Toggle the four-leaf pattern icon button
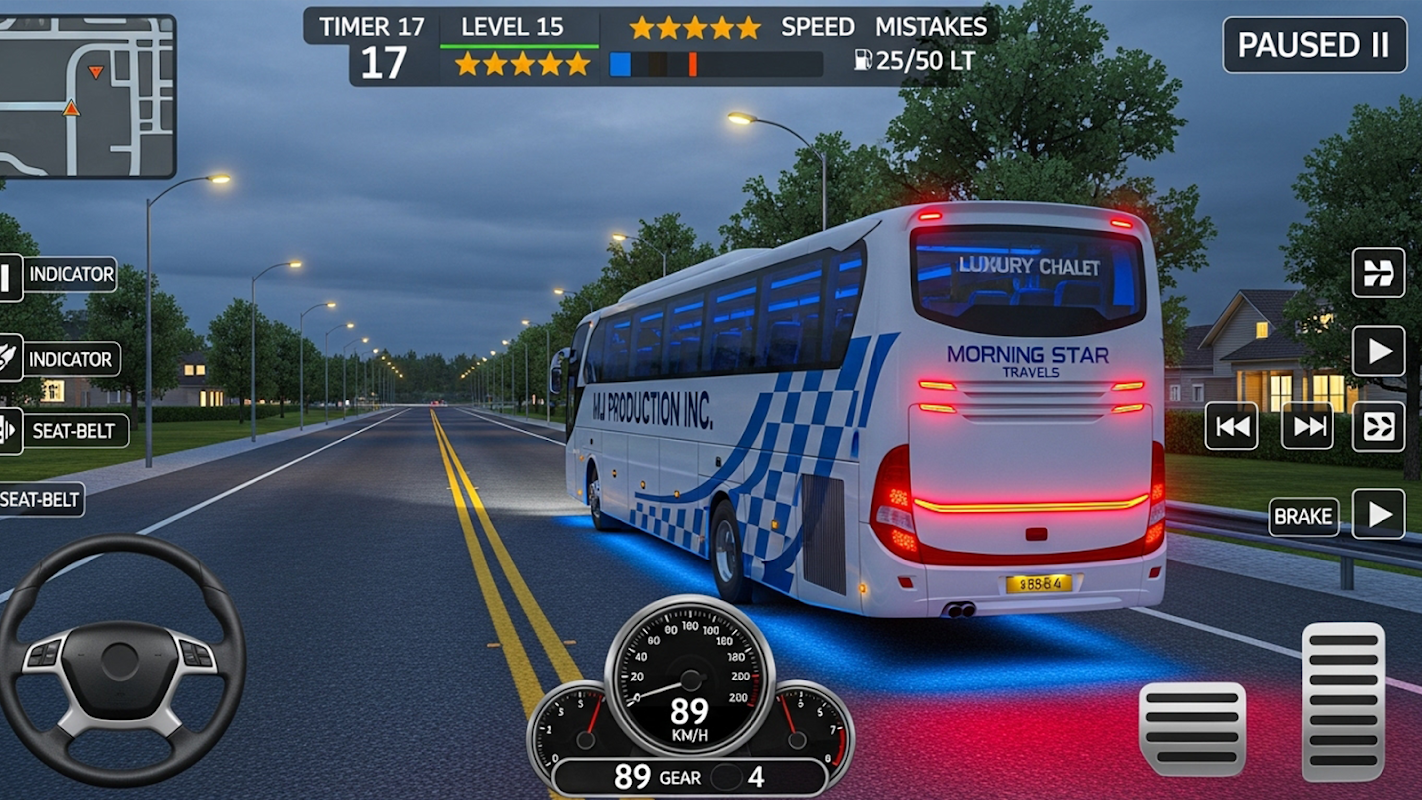 pos(1379,427)
